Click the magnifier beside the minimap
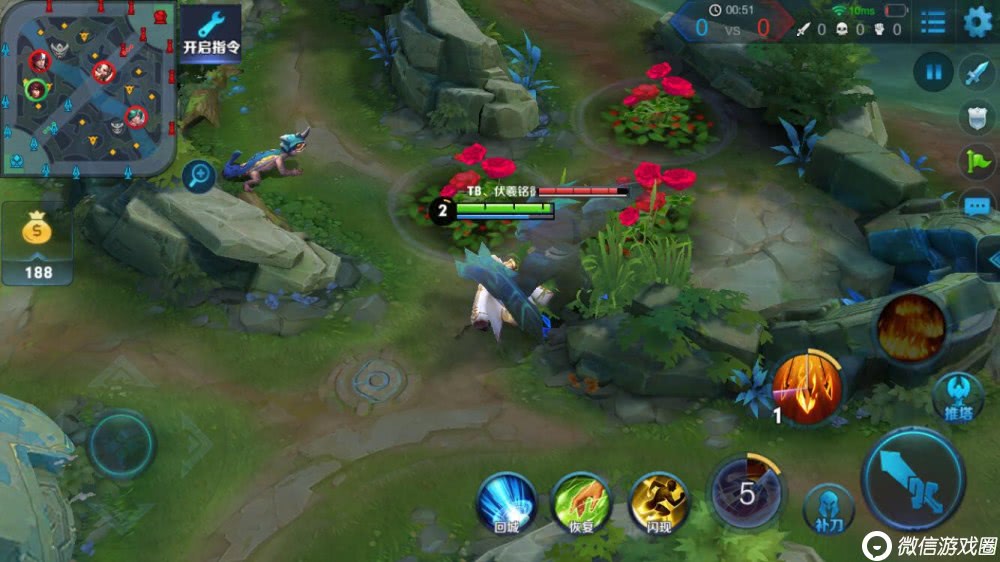The height and width of the screenshot is (562, 1000). (199, 177)
